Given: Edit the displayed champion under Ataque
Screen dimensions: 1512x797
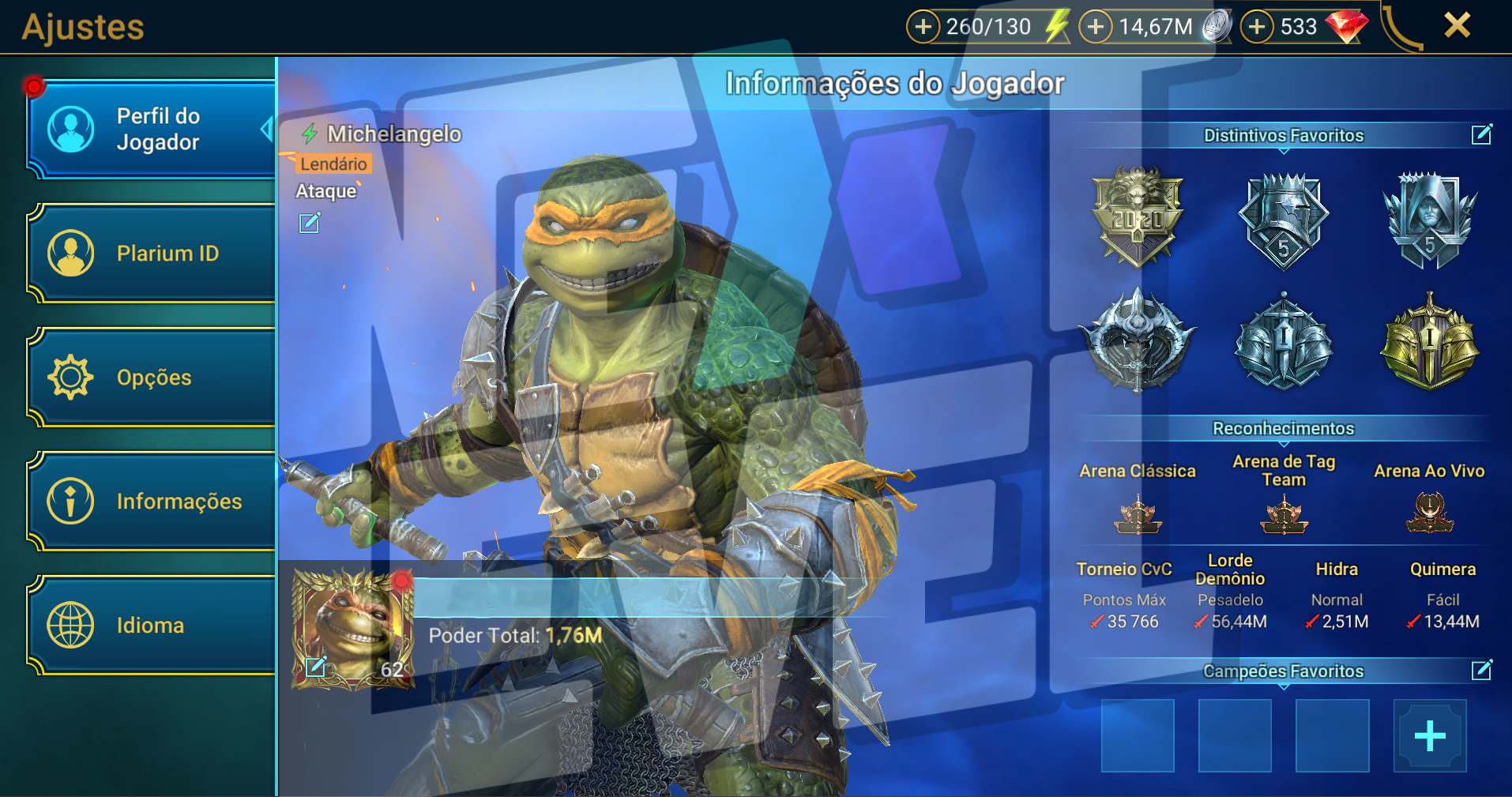Looking at the screenshot, I should (310, 224).
